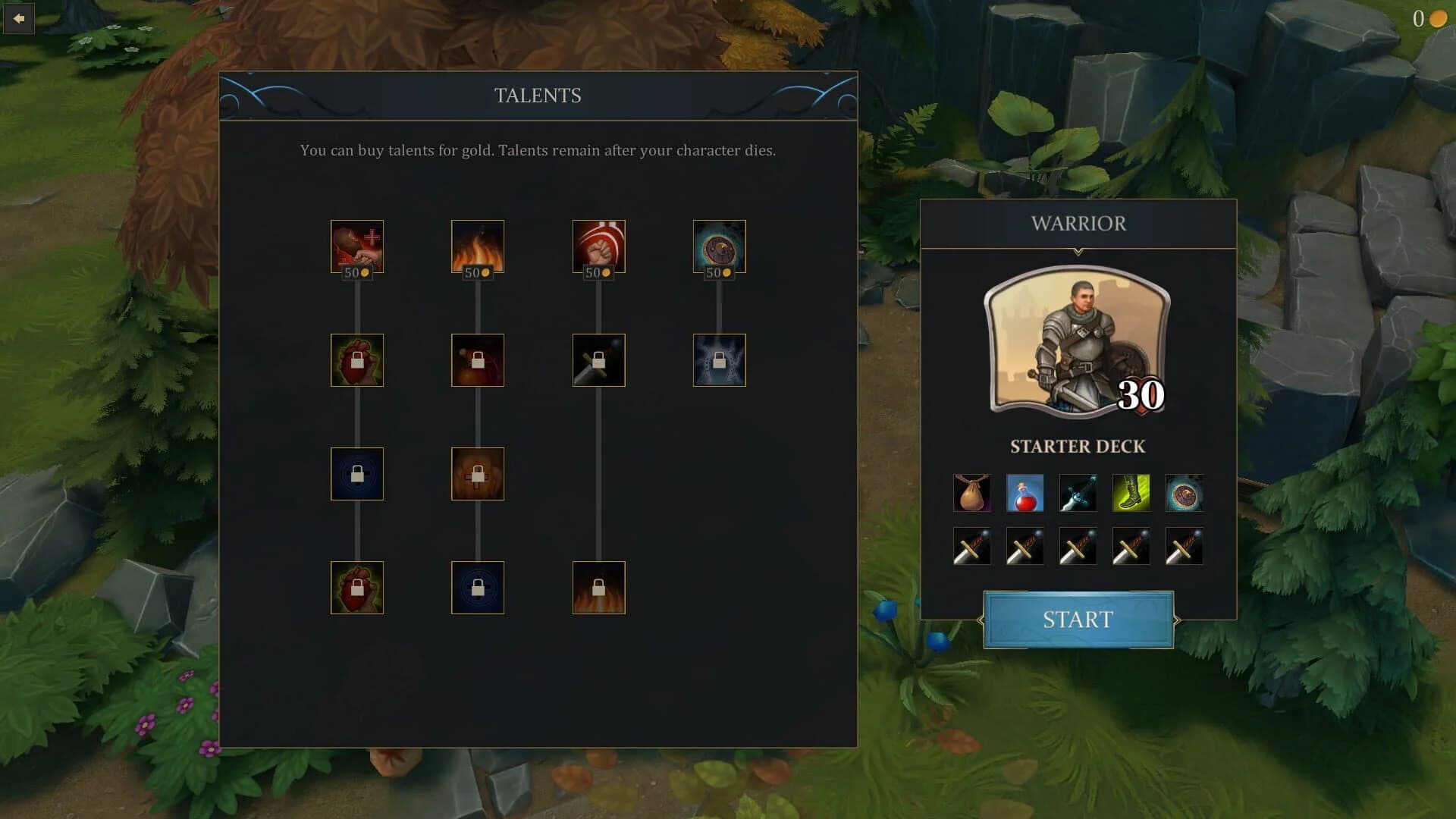Image resolution: width=1456 pixels, height=819 pixels.
Task: Click the red health potion deck card
Action: point(1025,493)
